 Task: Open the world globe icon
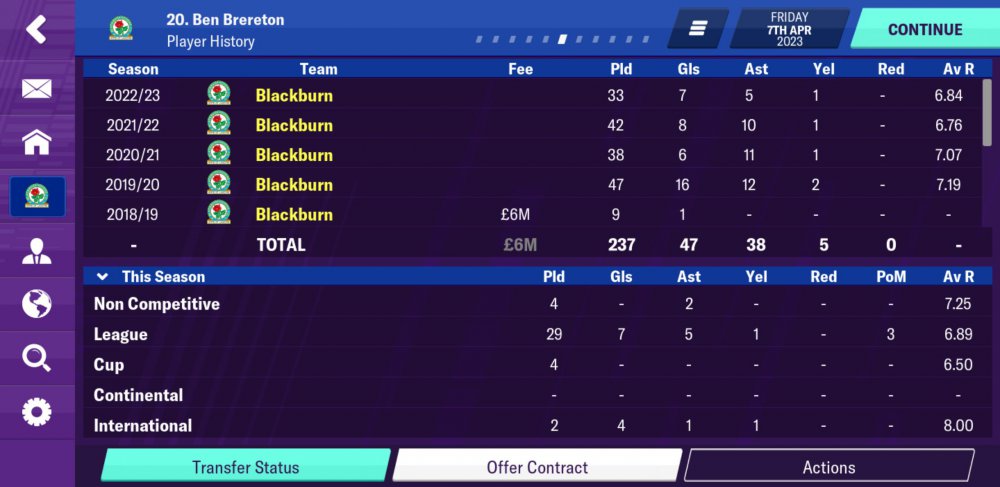[x=36, y=304]
